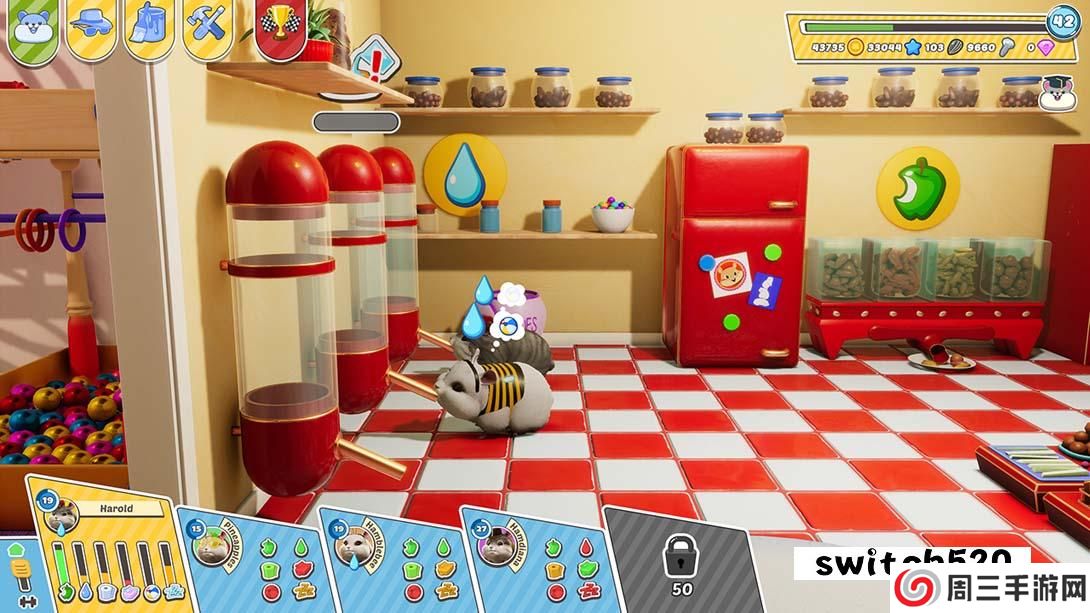1090x613 pixels.
Task: Select the Hamdiana hamster card
Action: click(534, 560)
